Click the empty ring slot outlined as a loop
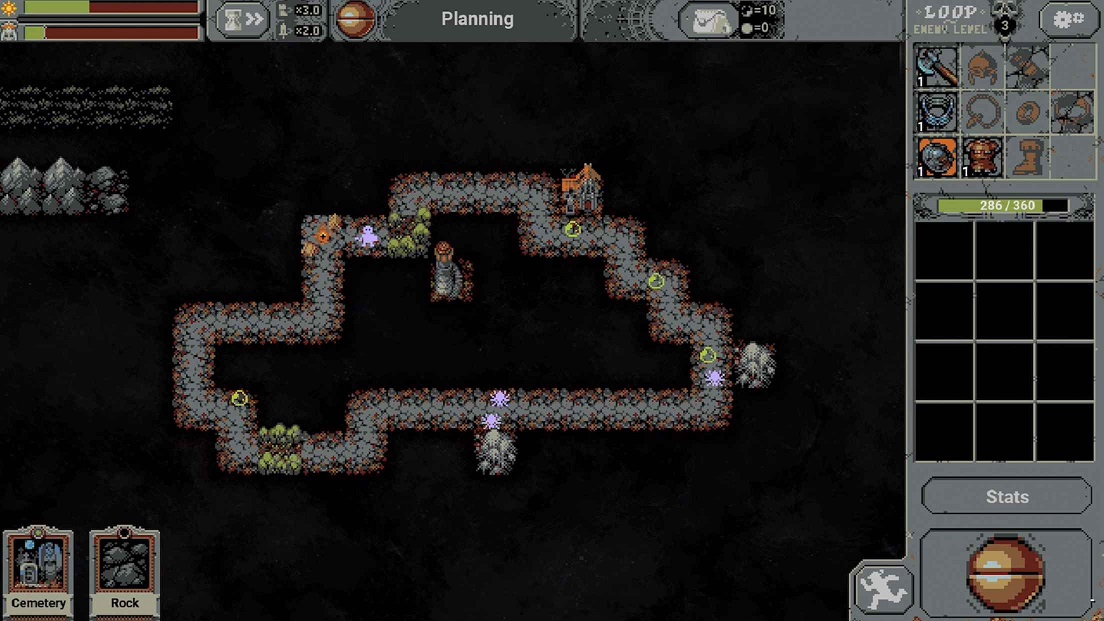Image resolution: width=1104 pixels, height=621 pixels. coord(982,112)
